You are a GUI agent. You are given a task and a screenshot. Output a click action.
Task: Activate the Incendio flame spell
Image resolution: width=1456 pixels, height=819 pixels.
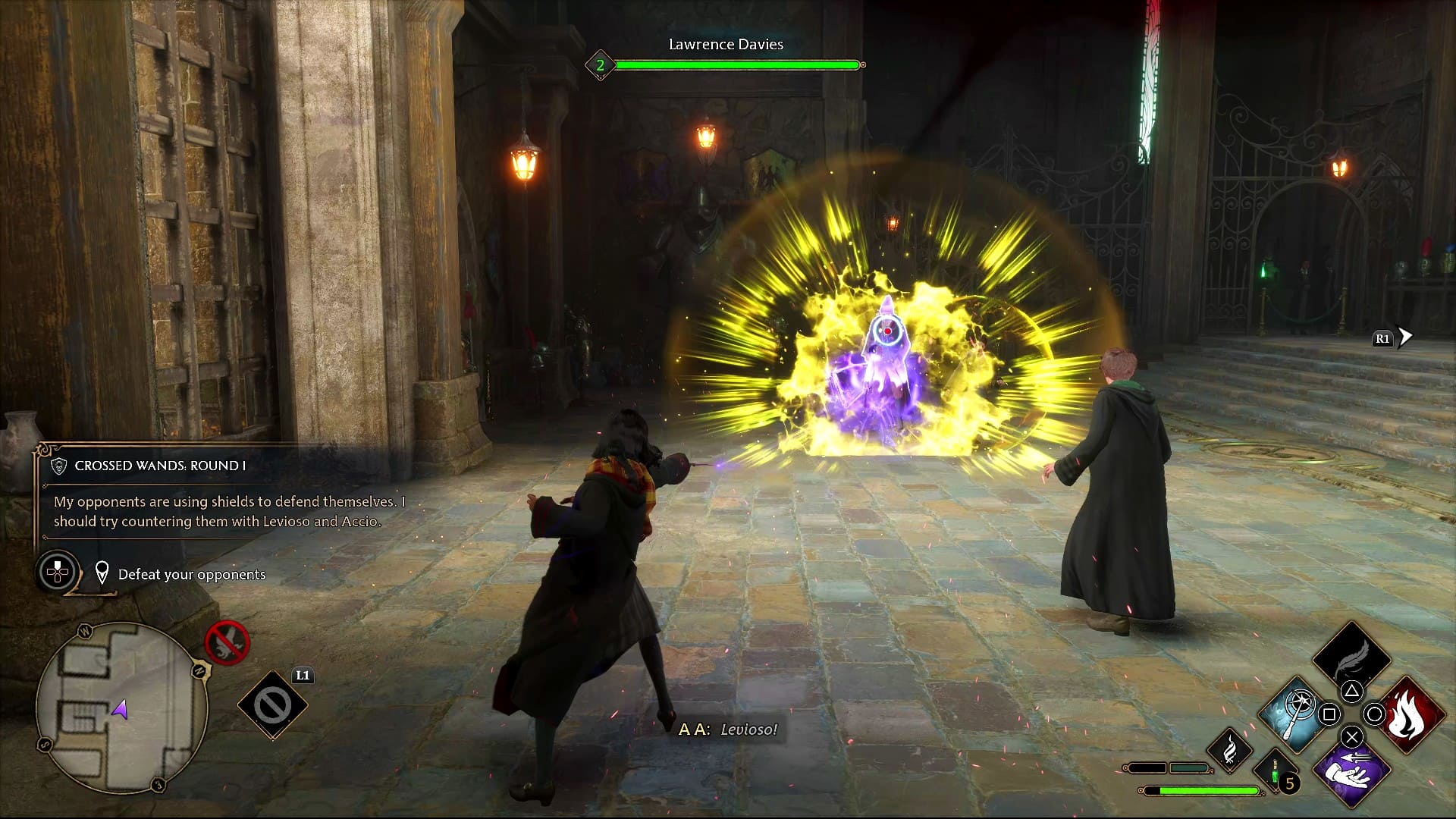pyautogui.click(x=1412, y=714)
